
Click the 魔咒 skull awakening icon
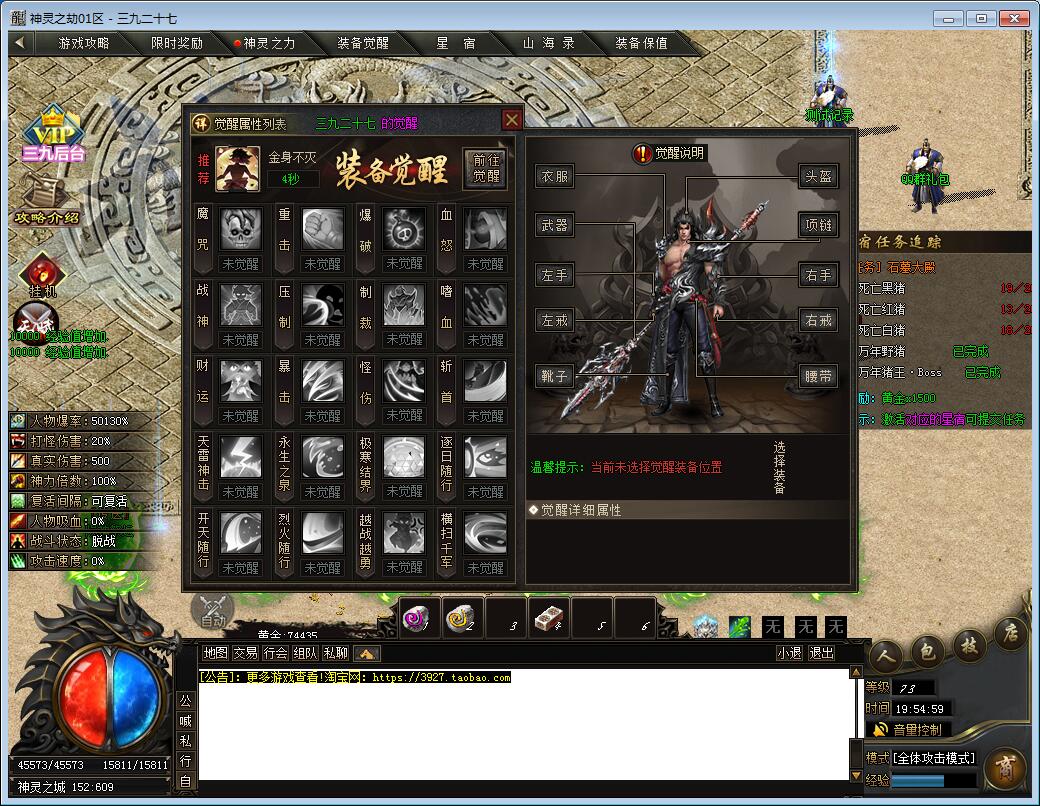pyautogui.click(x=240, y=229)
